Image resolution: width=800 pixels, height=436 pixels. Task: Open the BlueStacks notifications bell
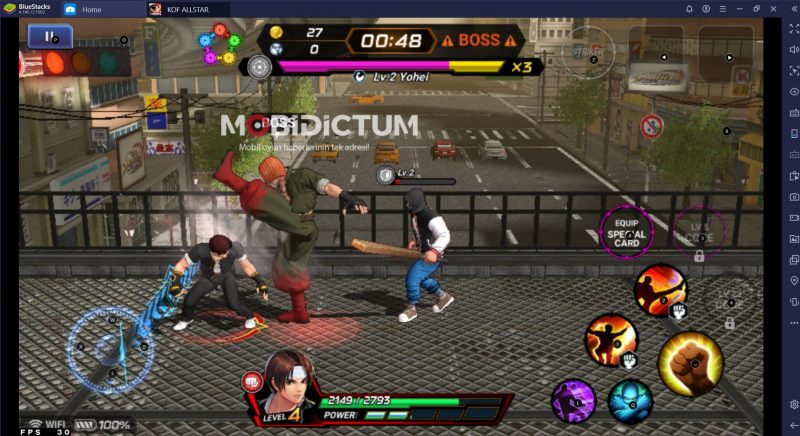coord(689,9)
